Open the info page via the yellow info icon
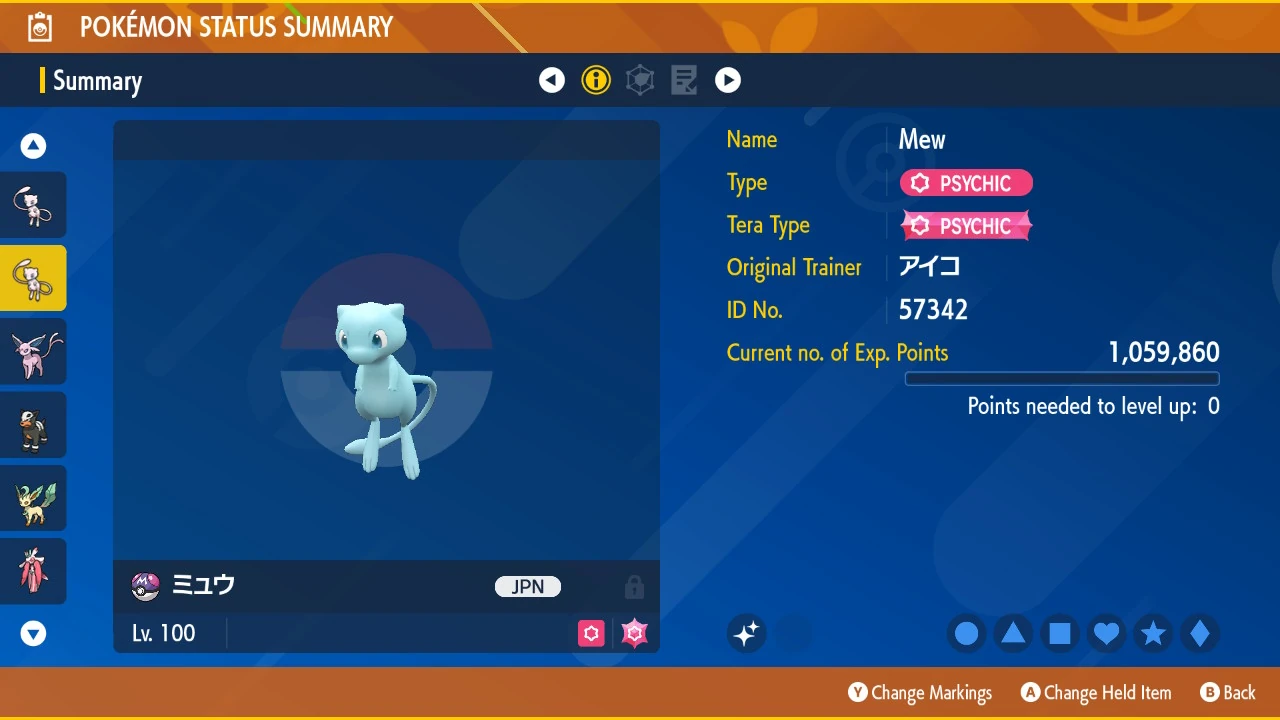This screenshot has width=1280, height=720. [x=596, y=80]
